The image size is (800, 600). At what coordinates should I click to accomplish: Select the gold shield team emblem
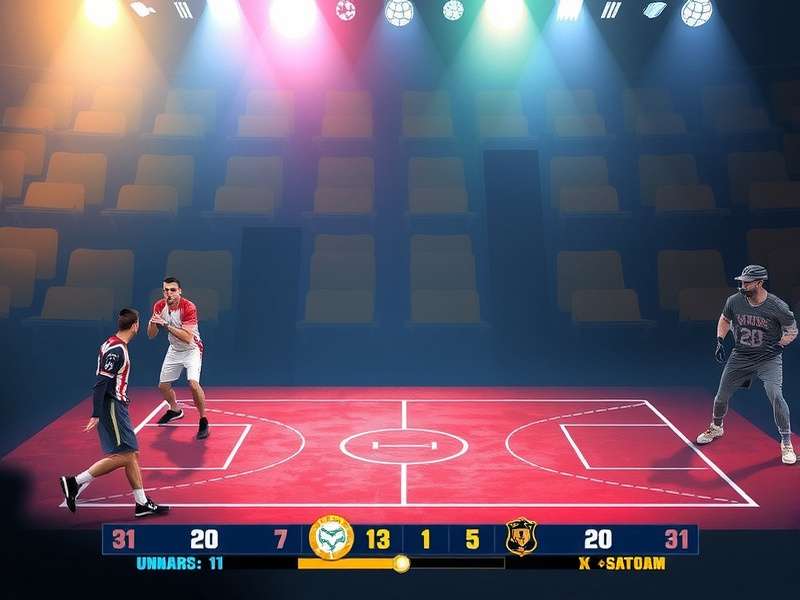521,537
